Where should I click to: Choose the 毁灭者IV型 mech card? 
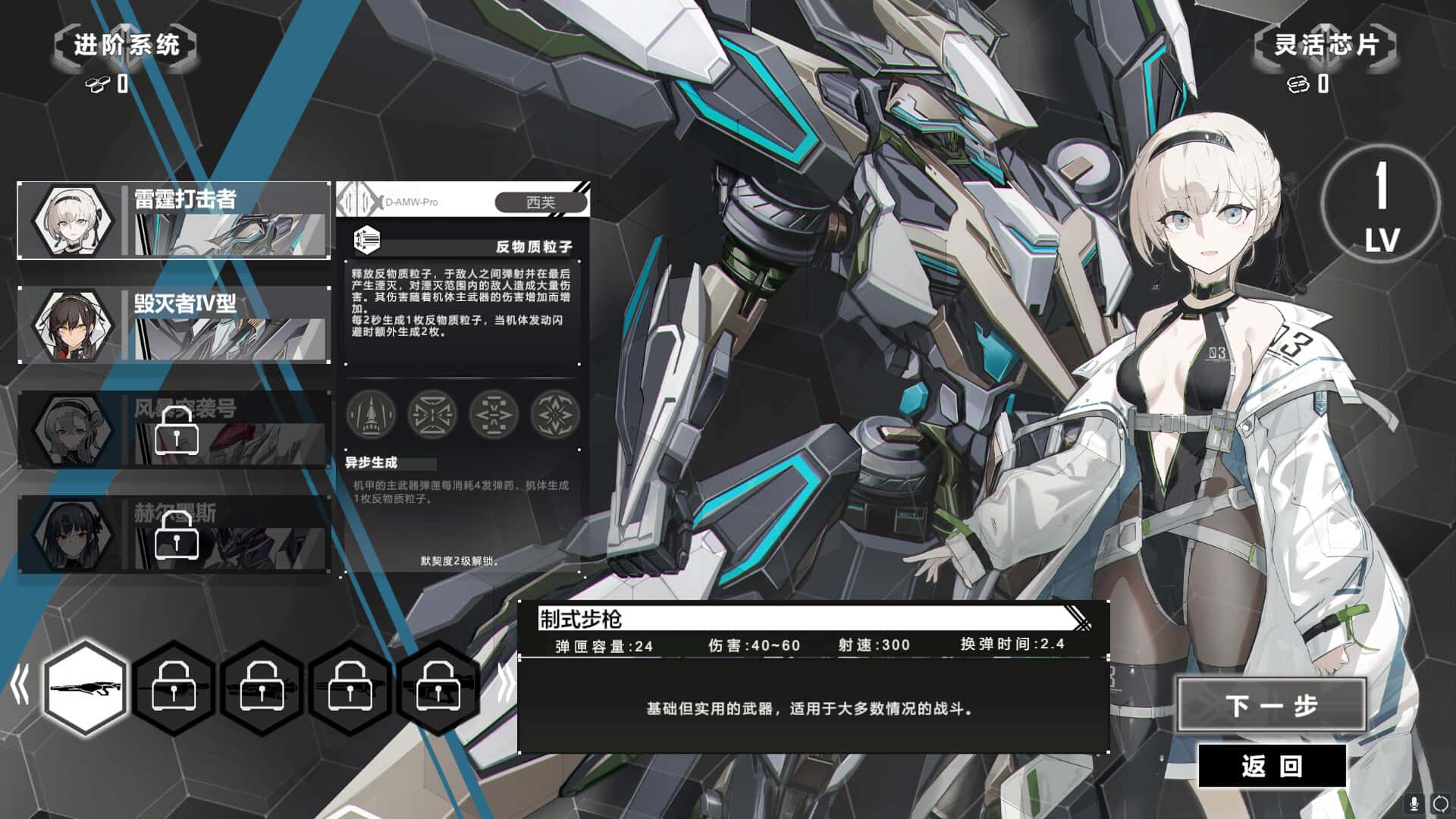coord(174,325)
